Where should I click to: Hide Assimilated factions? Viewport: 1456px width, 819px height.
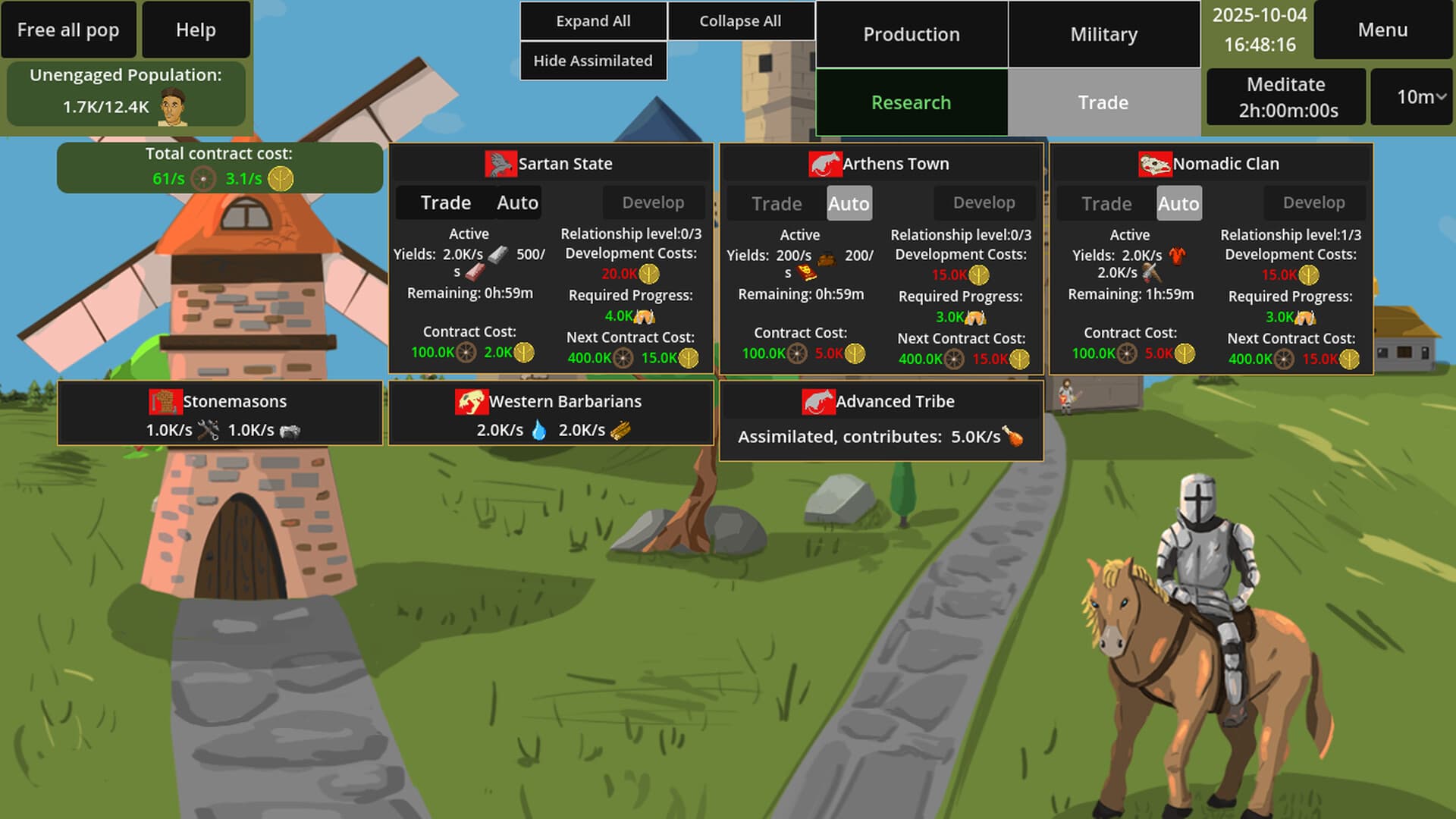click(x=593, y=61)
